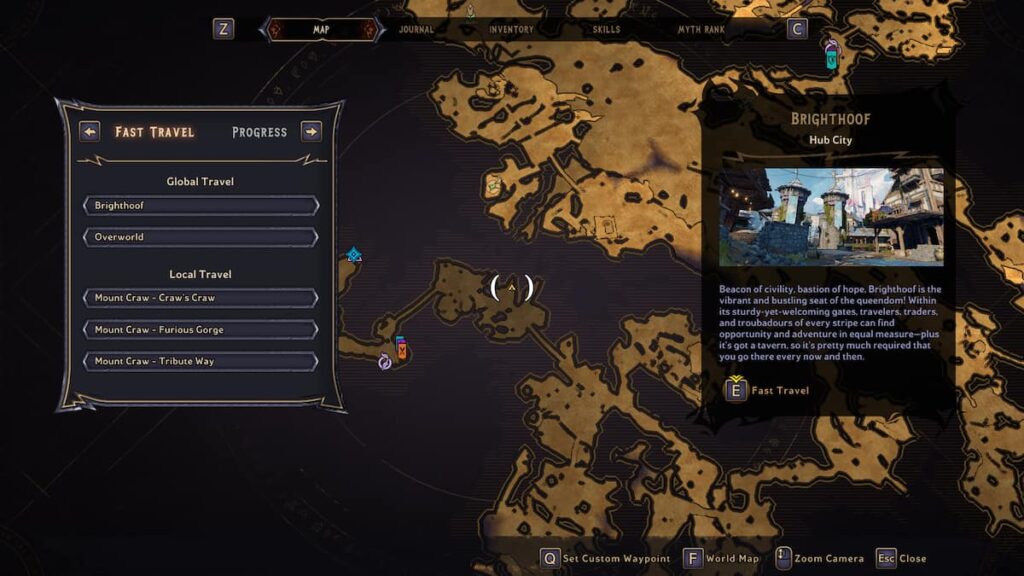1024x576 pixels.
Task: Select the orange vending machine map marker
Action: pos(401,348)
